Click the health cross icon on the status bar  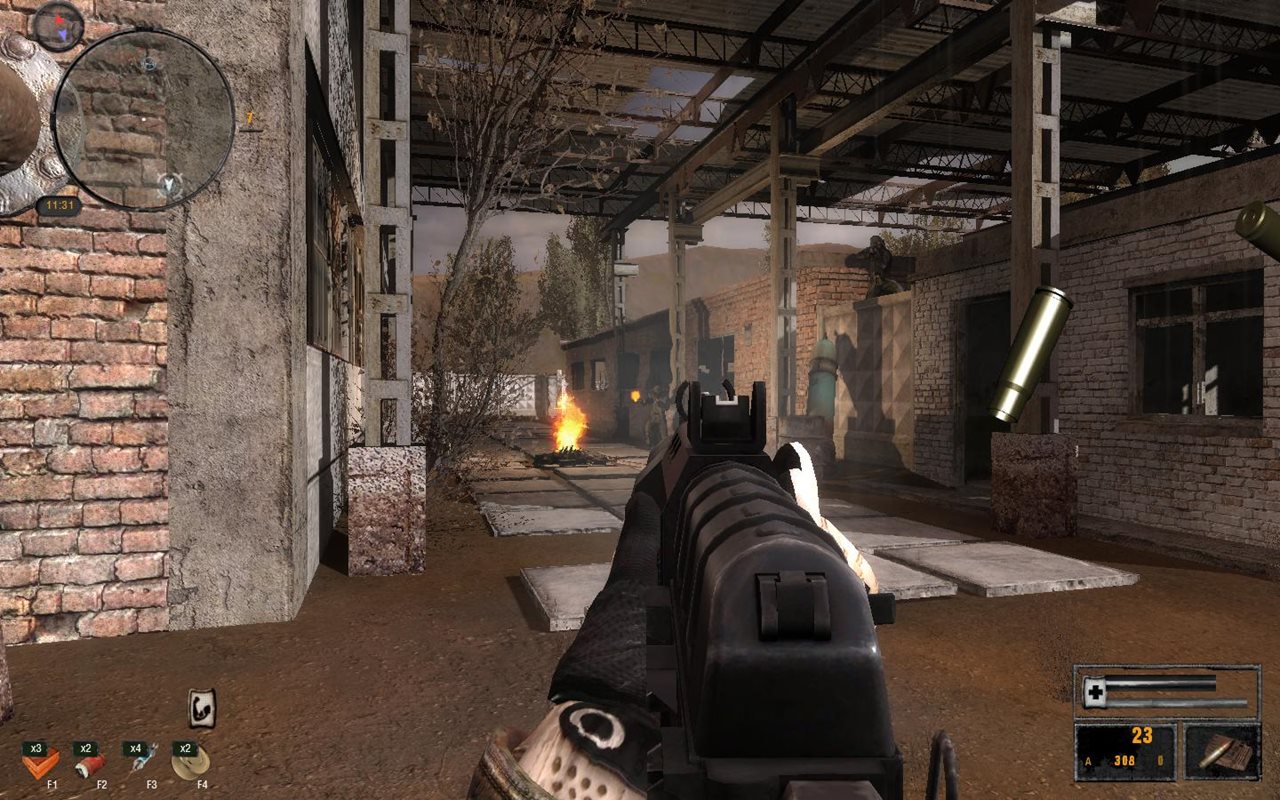coord(1095,690)
